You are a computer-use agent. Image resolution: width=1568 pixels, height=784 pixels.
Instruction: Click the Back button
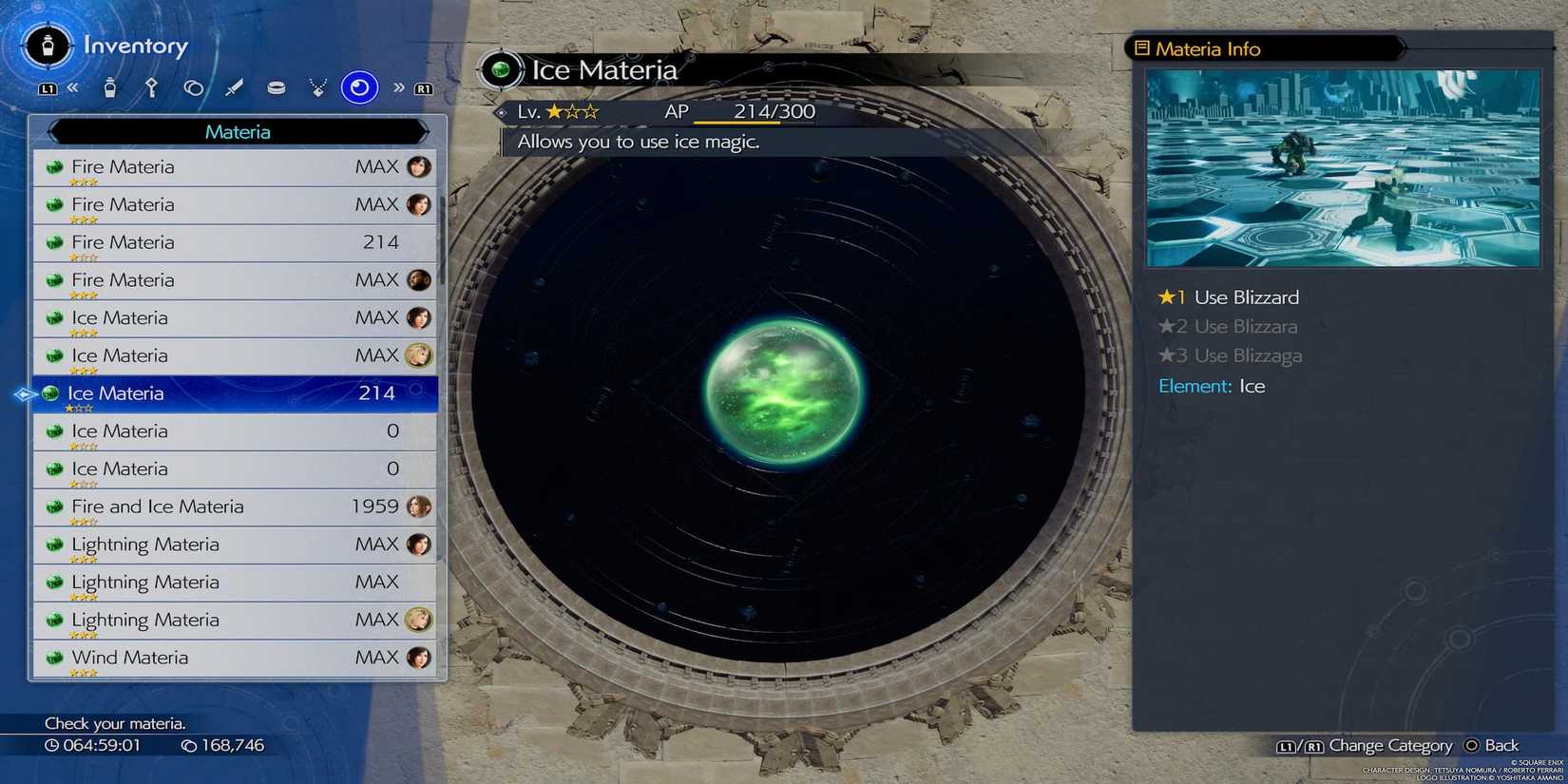tap(1493, 745)
